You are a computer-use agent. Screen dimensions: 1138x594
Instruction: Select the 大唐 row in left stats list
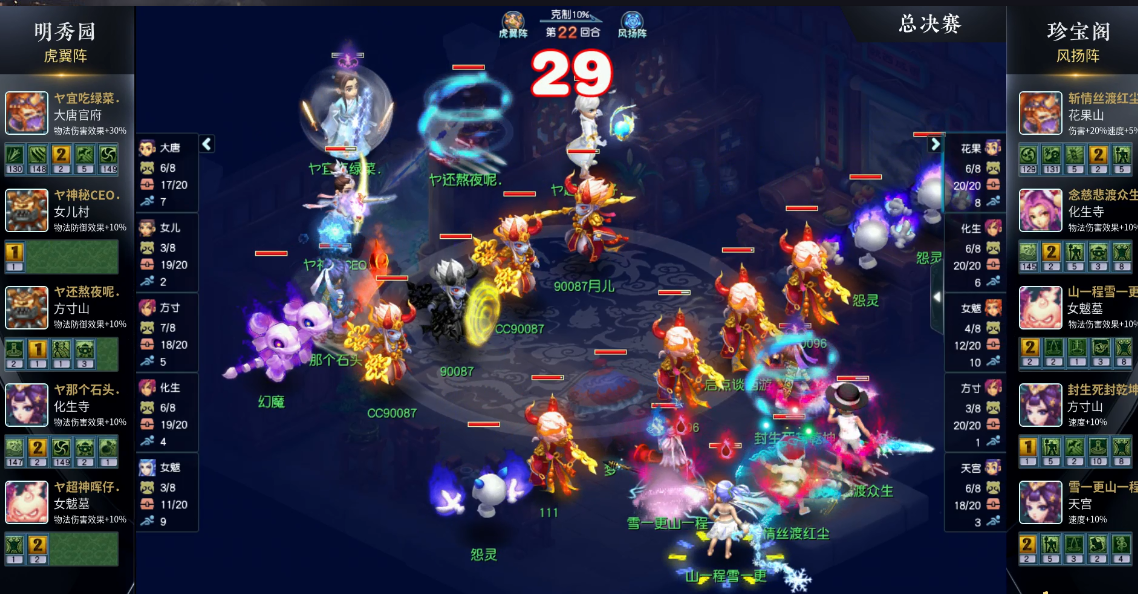click(x=167, y=173)
